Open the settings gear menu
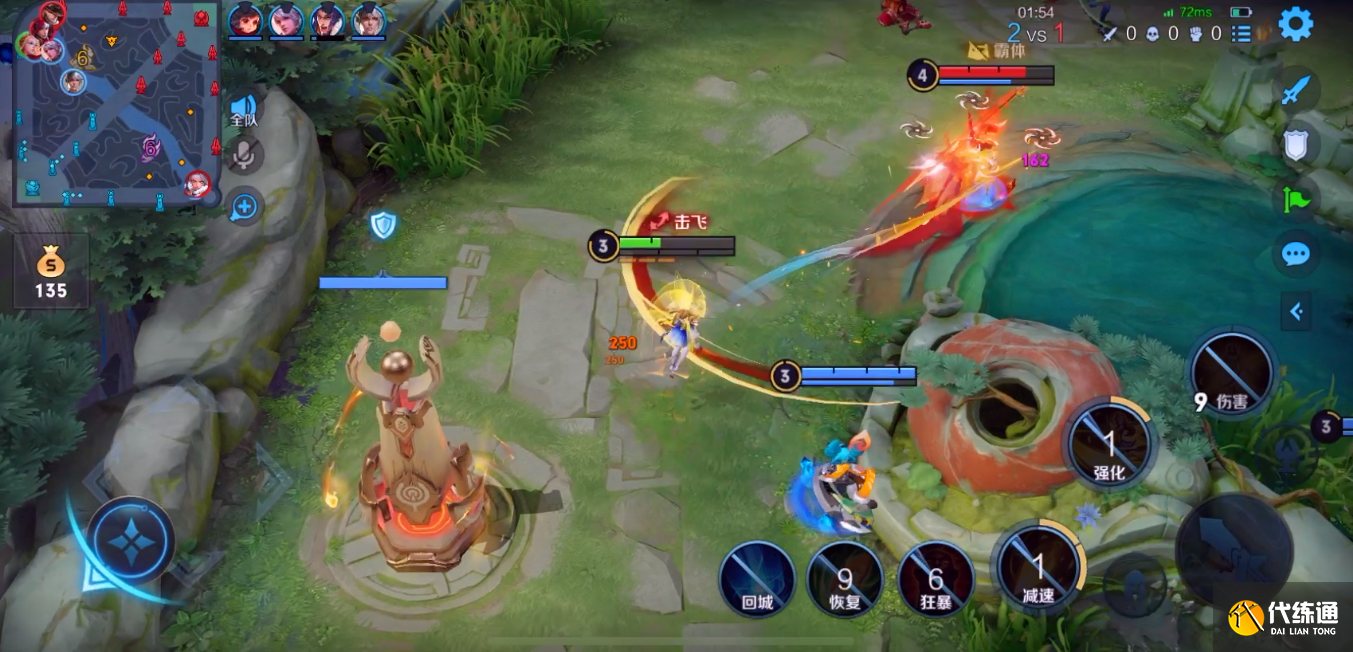This screenshot has height=652, width=1353. pos(1295,24)
